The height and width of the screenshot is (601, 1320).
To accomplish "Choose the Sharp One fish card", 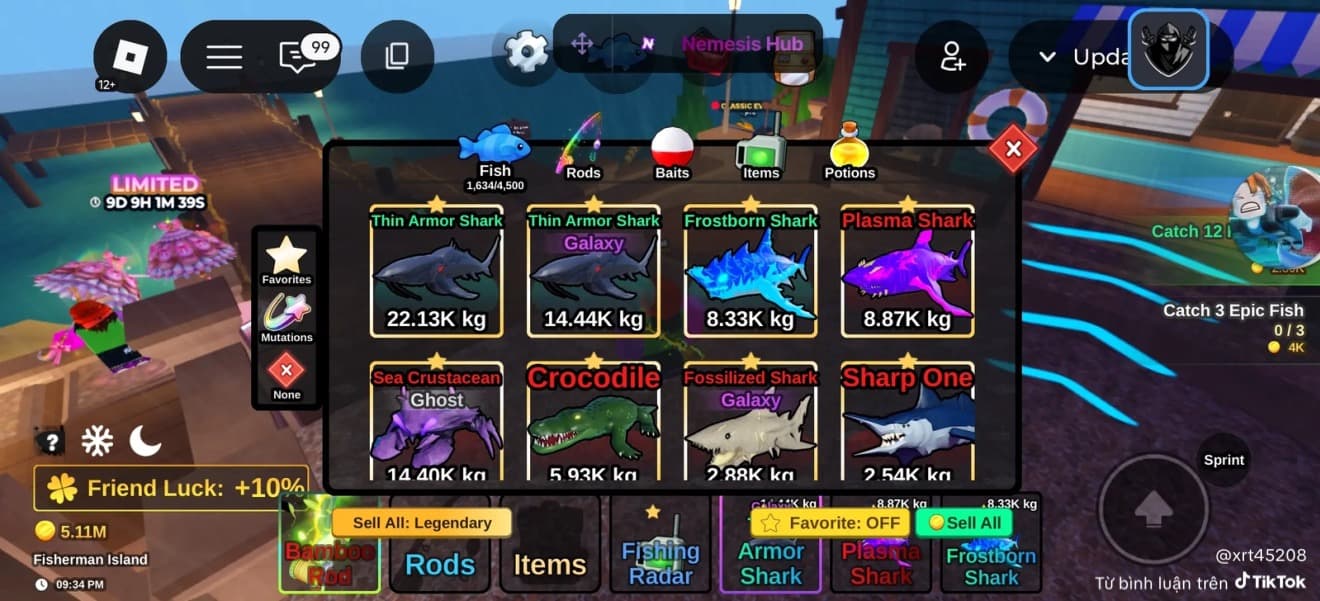I will pos(907,425).
